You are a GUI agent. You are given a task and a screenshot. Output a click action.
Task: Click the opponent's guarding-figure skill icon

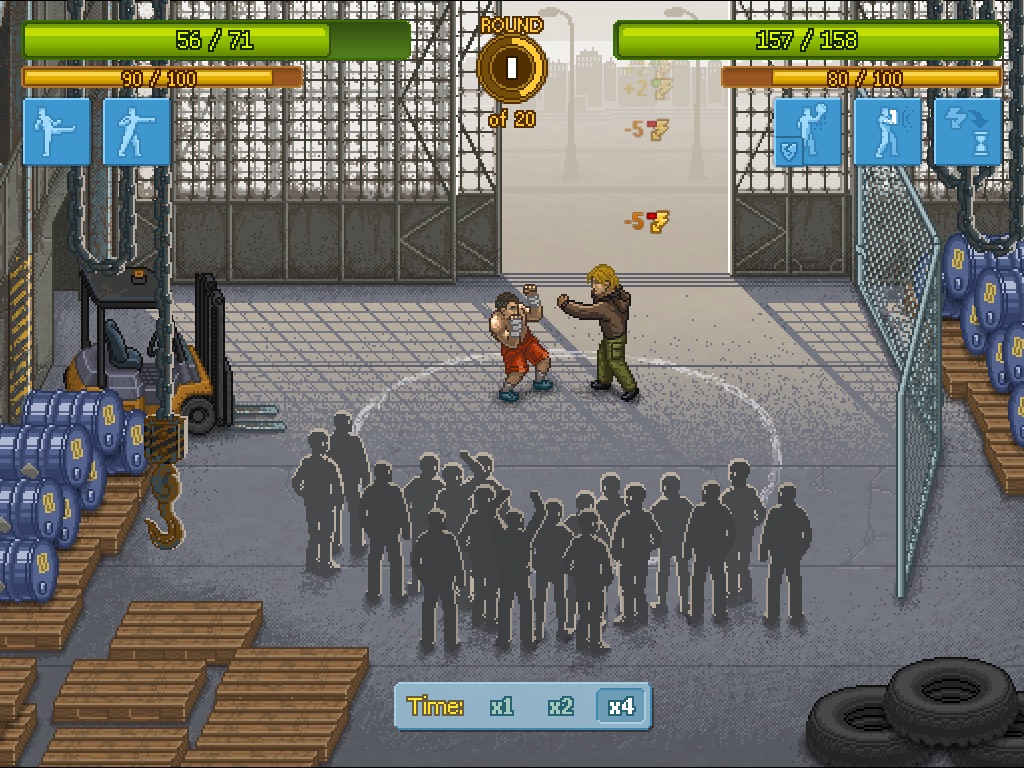click(887, 131)
